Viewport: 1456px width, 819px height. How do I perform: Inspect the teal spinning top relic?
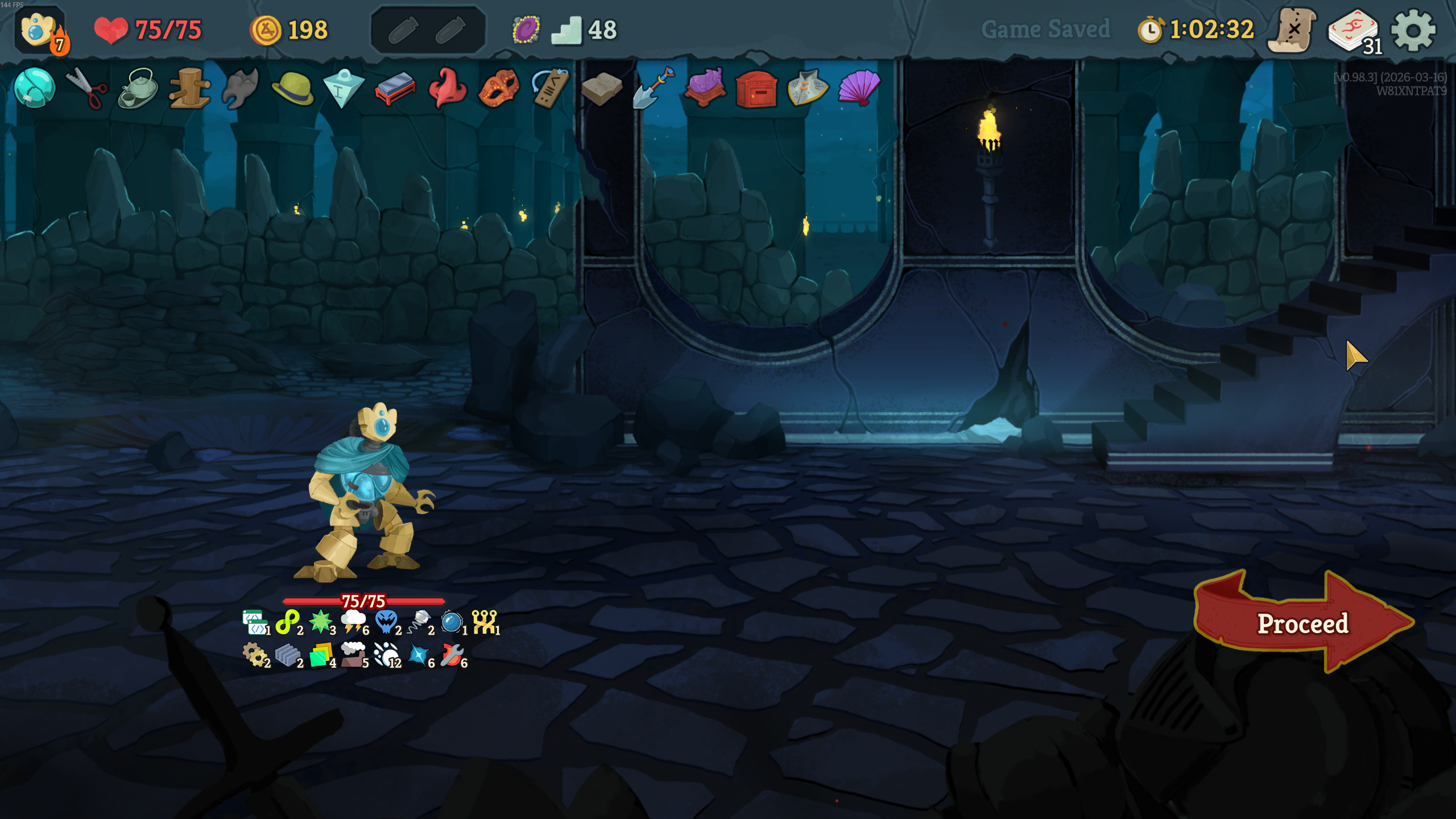[x=344, y=88]
